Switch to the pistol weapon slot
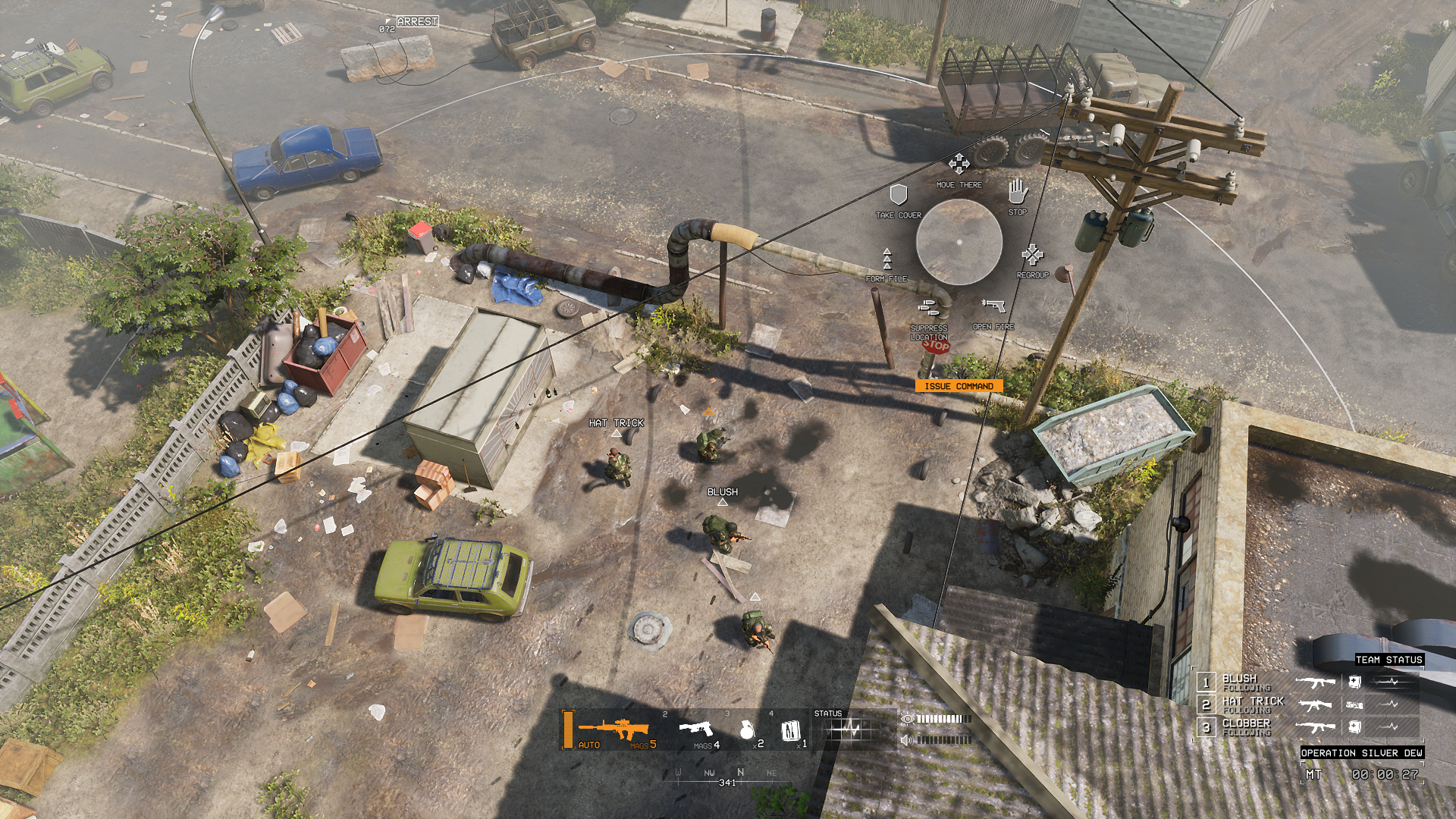1456x819 pixels. [698, 730]
